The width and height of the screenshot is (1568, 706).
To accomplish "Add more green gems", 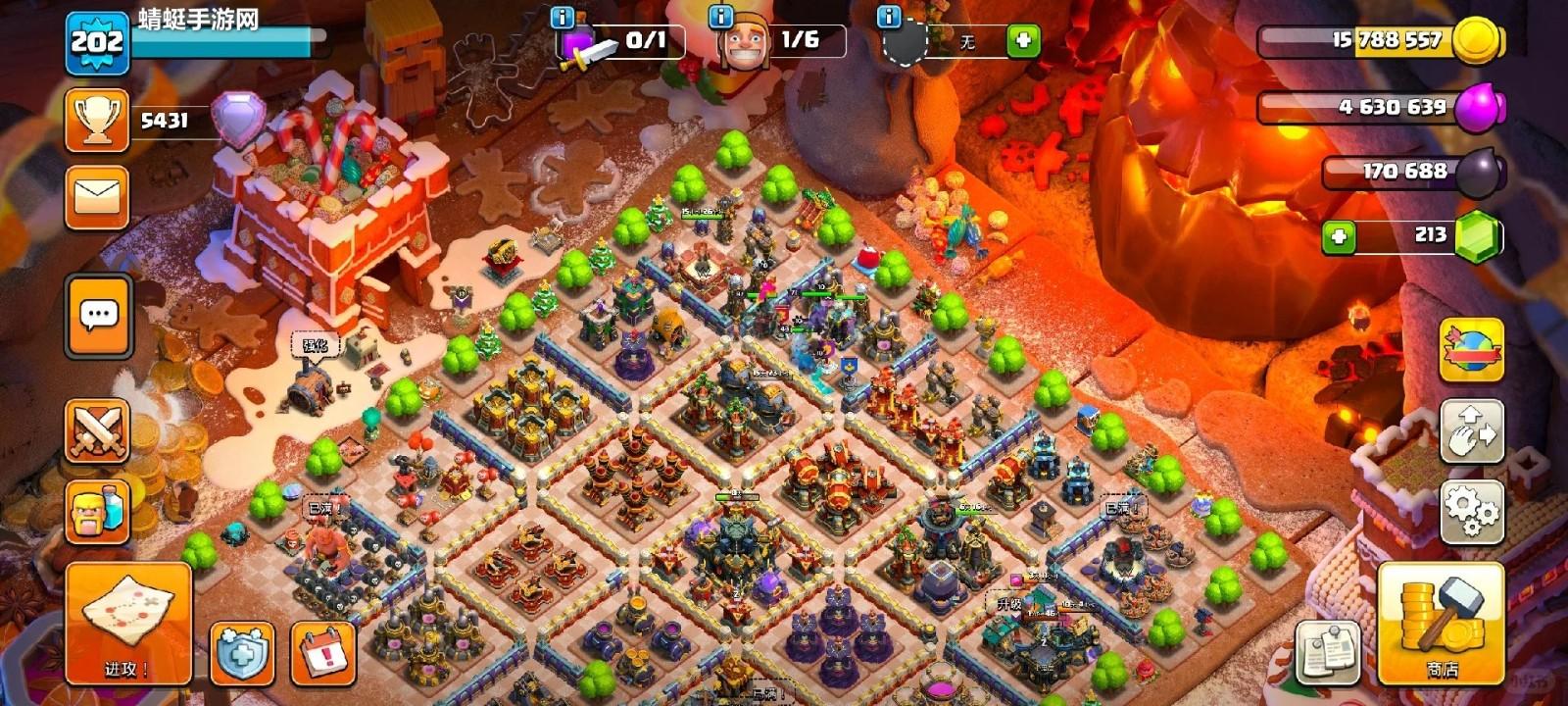I will pos(1339,236).
